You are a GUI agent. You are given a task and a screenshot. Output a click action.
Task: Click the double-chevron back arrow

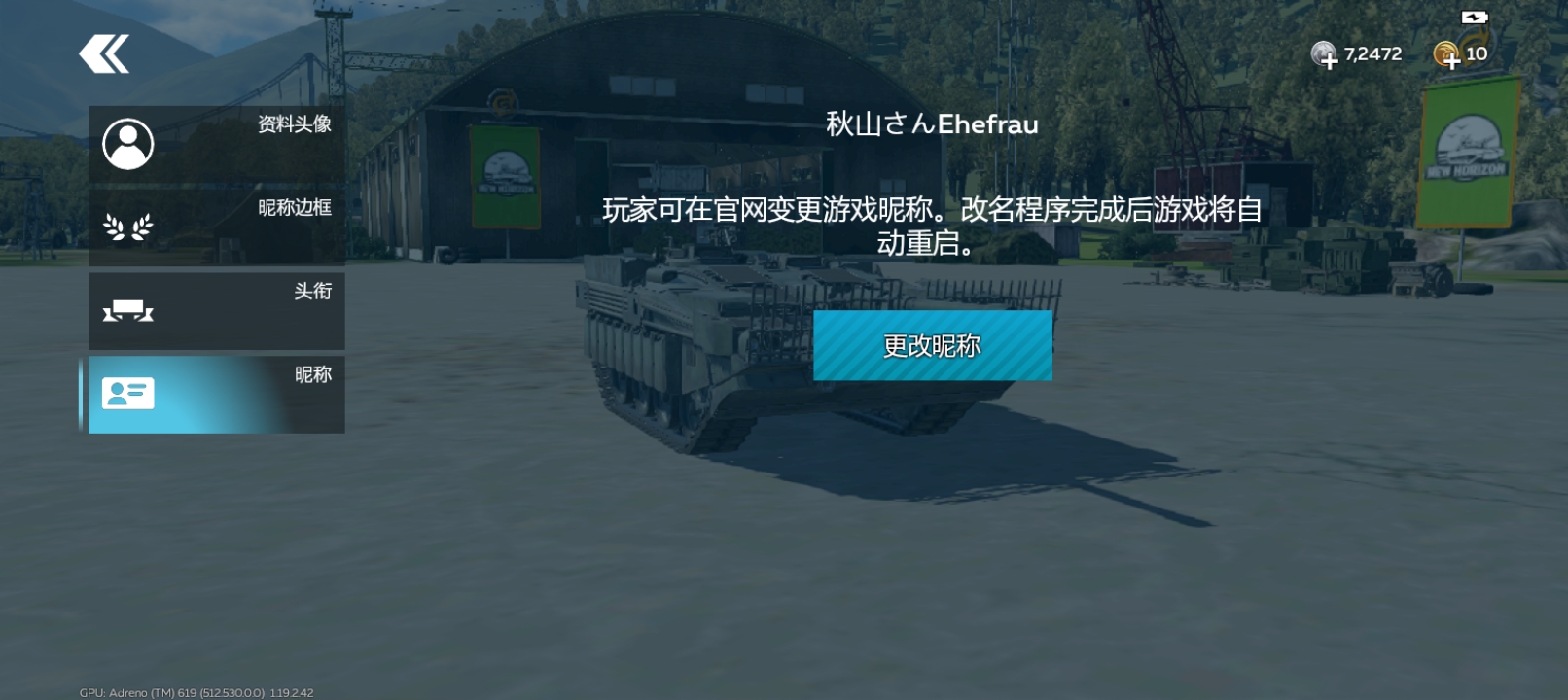click(x=102, y=55)
